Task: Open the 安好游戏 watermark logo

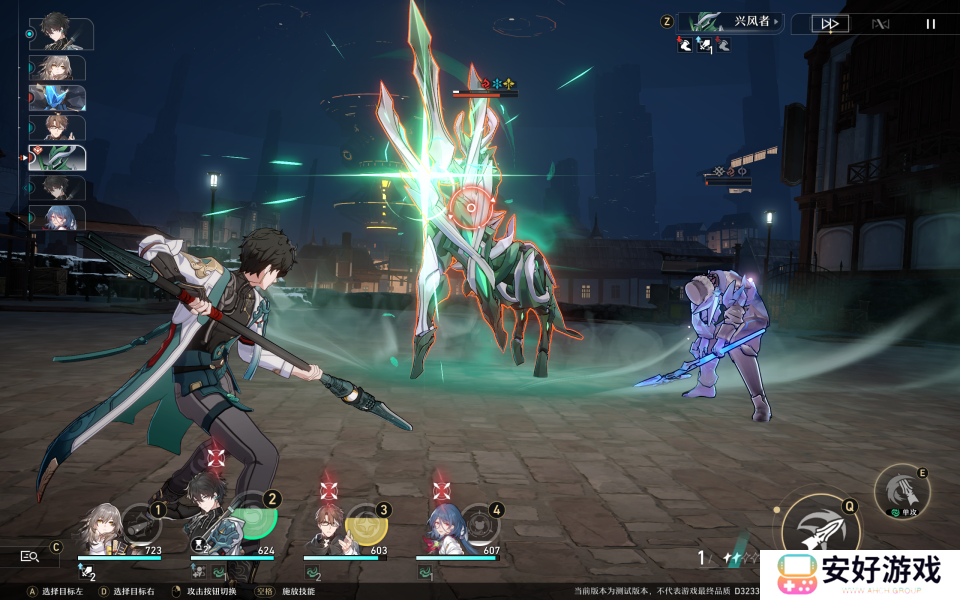Action: (x=859, y=574)
